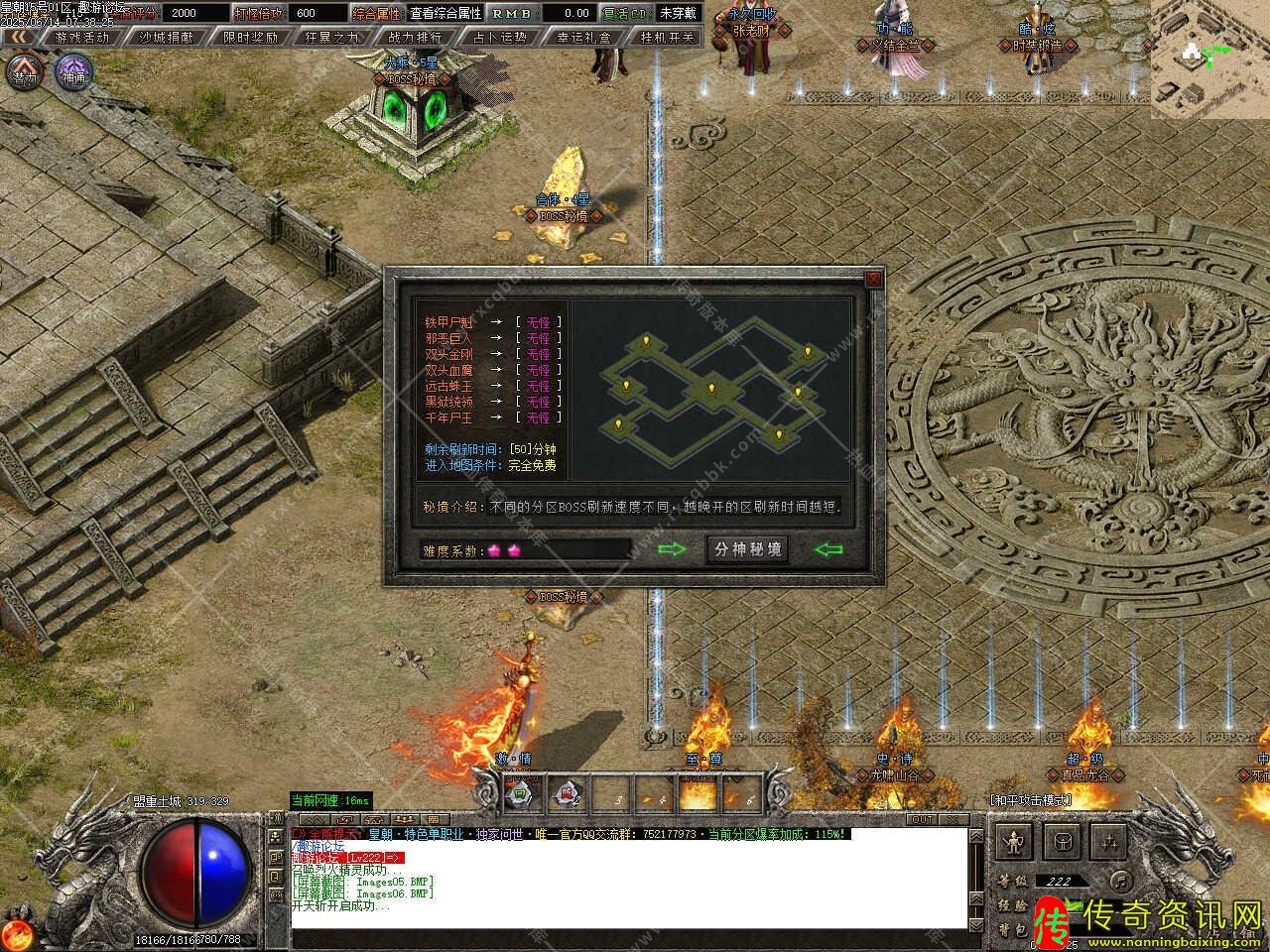Open 占卜运势 fortune menu
This screenshot has width=1270, height=952.
499,37
